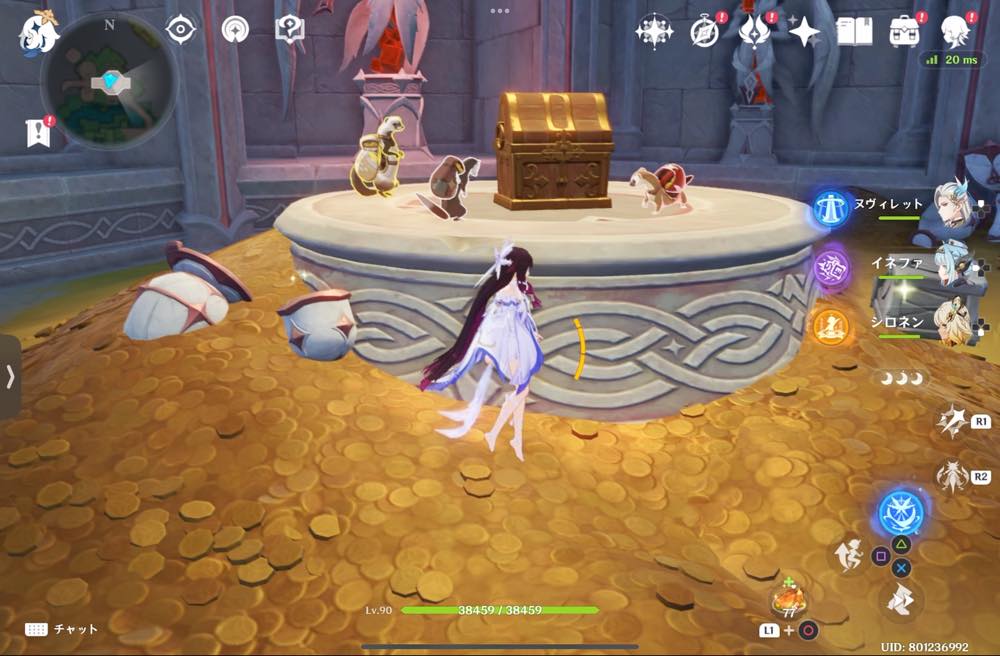
Task: Switch to party member イネファ
Action: click(953, 263)
